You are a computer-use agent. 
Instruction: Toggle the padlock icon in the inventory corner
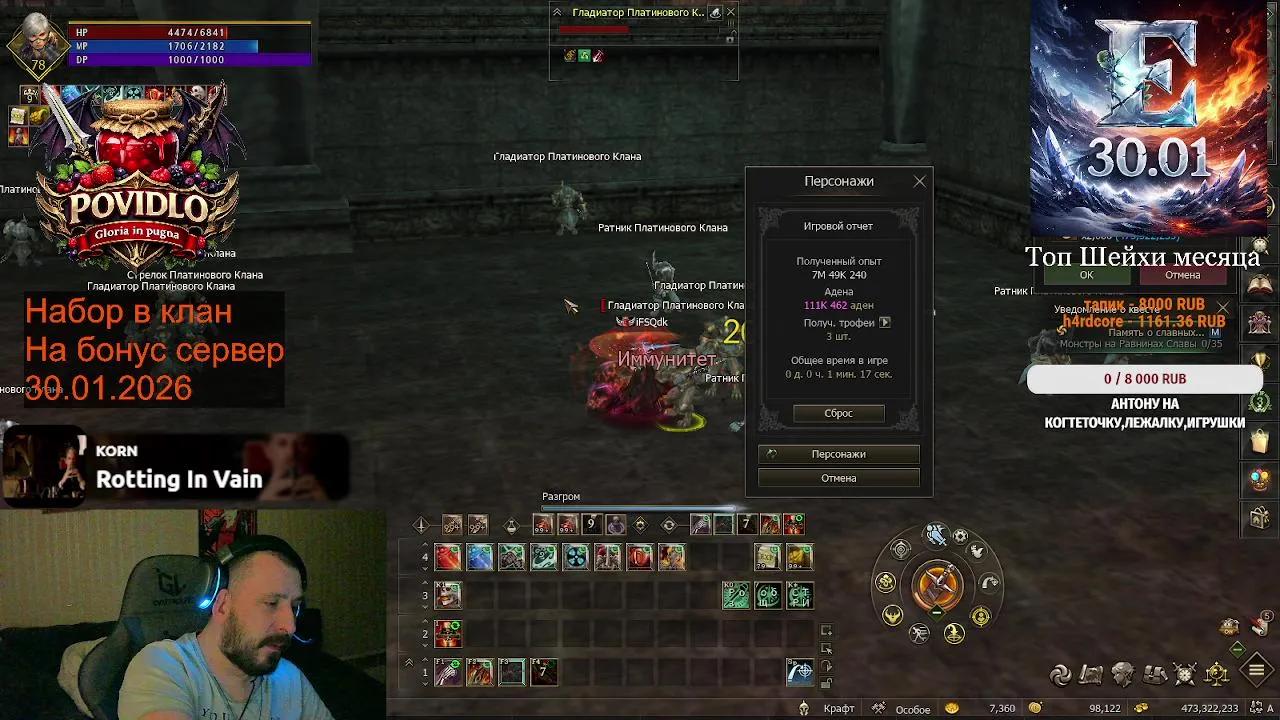(828, 680)
